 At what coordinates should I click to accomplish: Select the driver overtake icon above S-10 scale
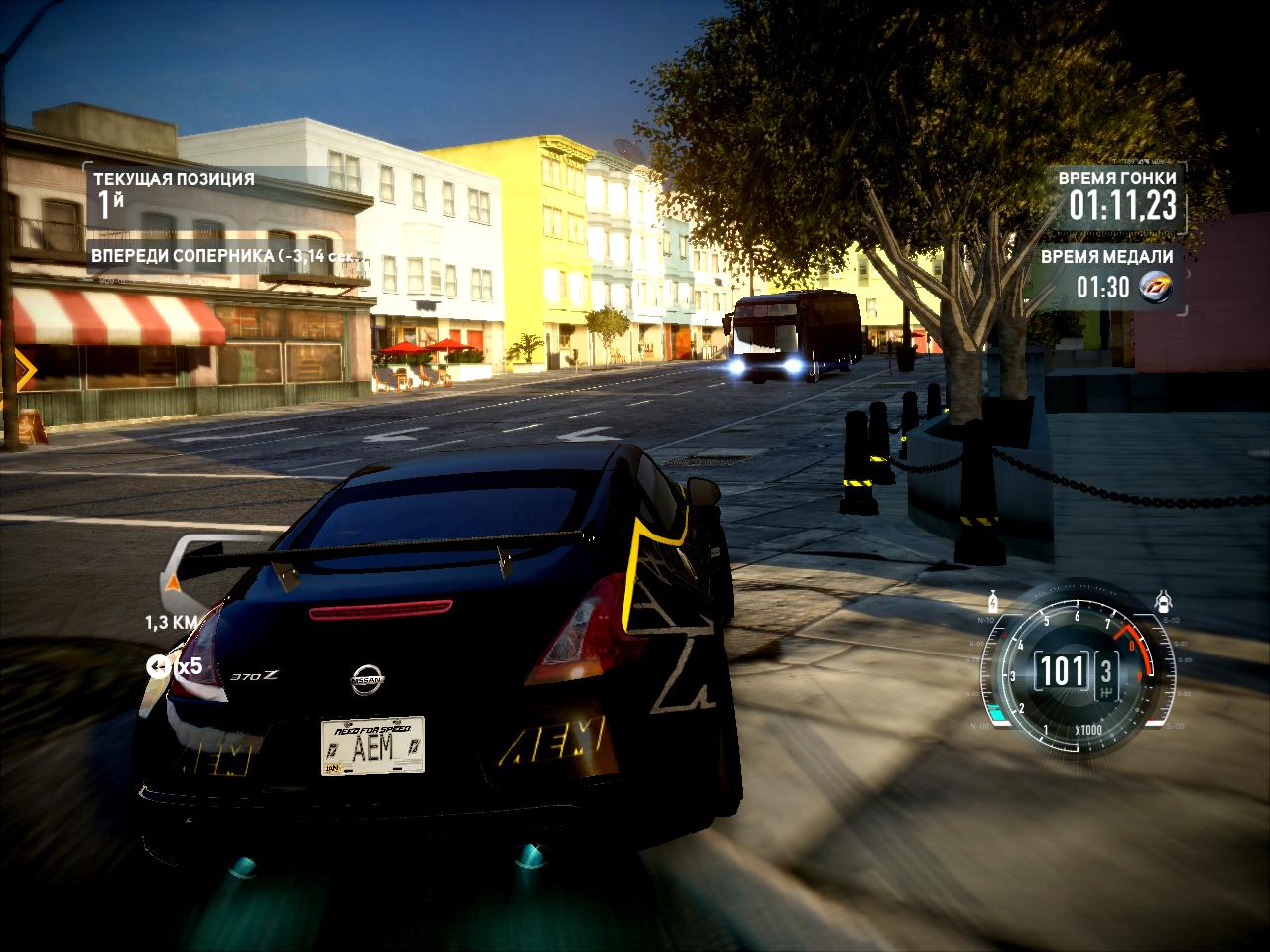point(1164,602)
